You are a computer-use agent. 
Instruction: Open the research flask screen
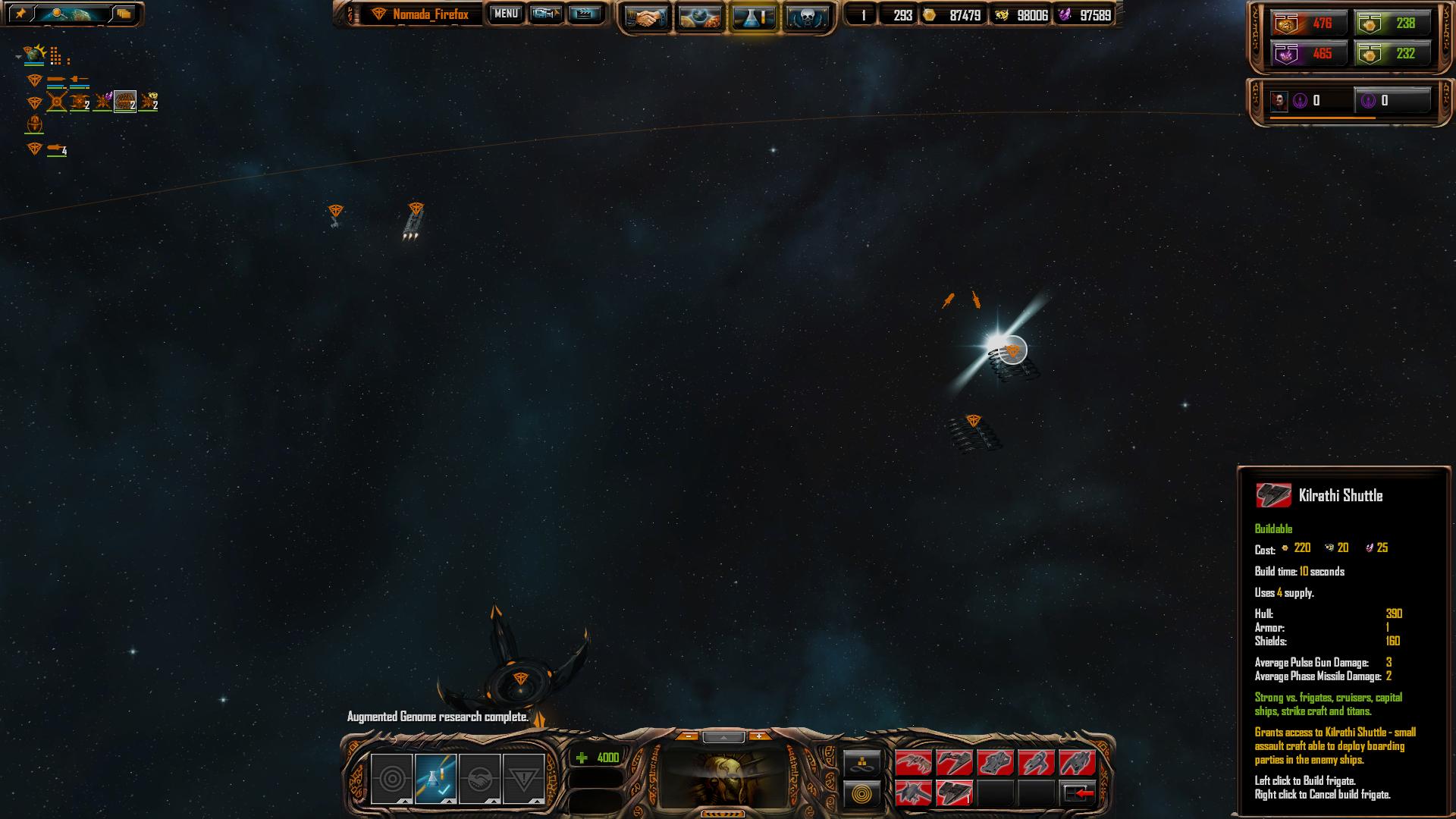(x=752, y=17)
